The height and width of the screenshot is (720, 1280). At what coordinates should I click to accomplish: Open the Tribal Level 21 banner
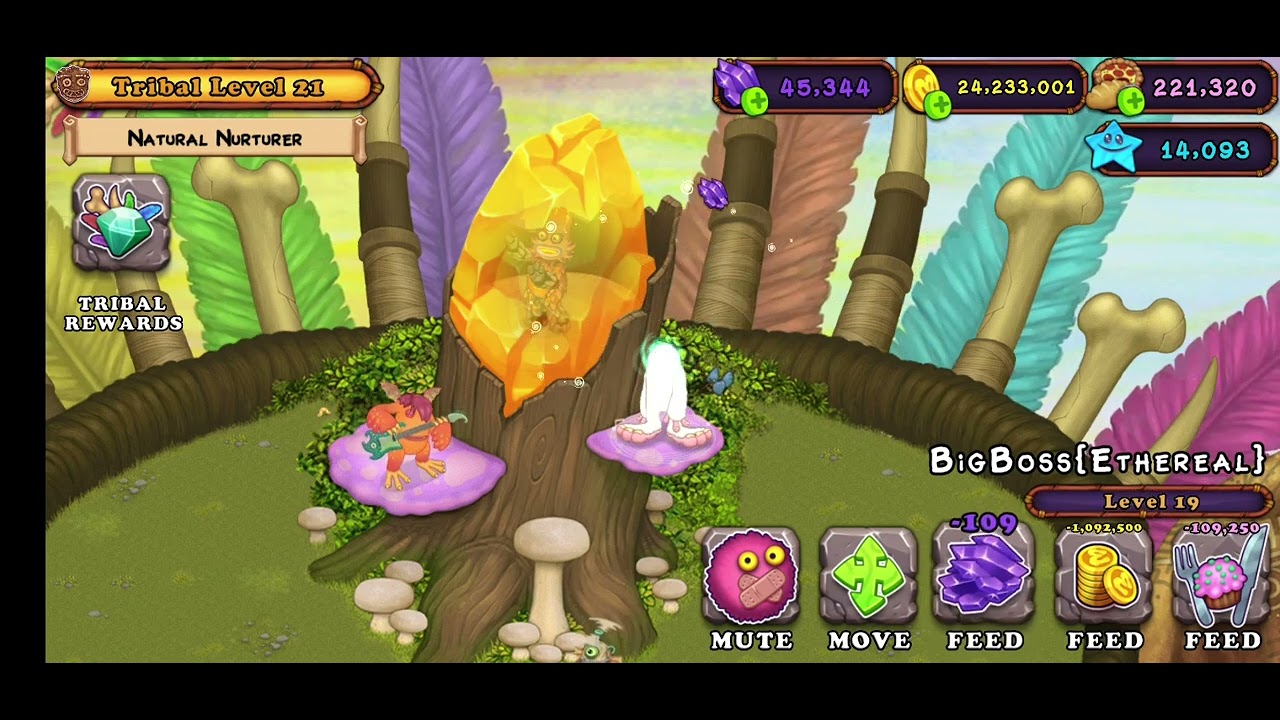pyautogui.click(x=216, y=87)
